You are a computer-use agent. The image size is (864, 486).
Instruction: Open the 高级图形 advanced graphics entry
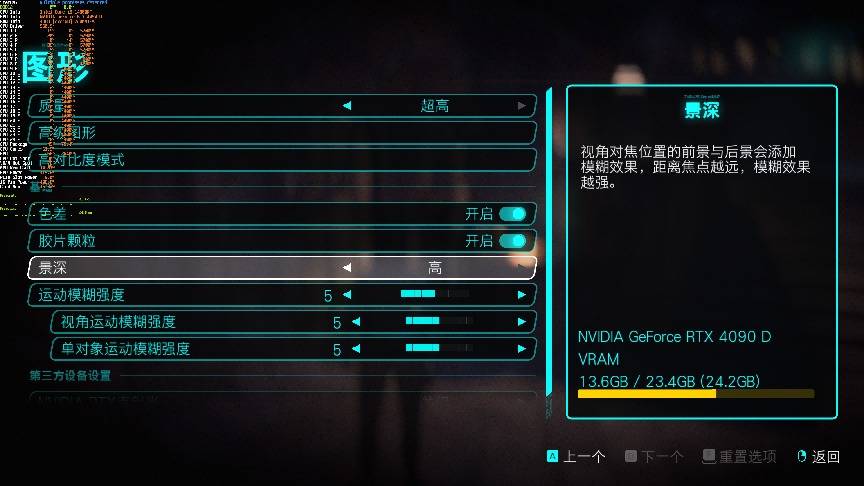[282, 133]
